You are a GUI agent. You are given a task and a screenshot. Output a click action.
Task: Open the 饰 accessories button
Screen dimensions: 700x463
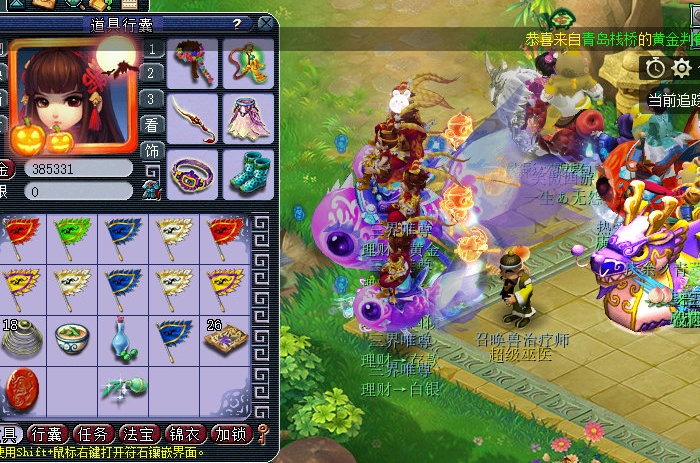coord(151,150)
